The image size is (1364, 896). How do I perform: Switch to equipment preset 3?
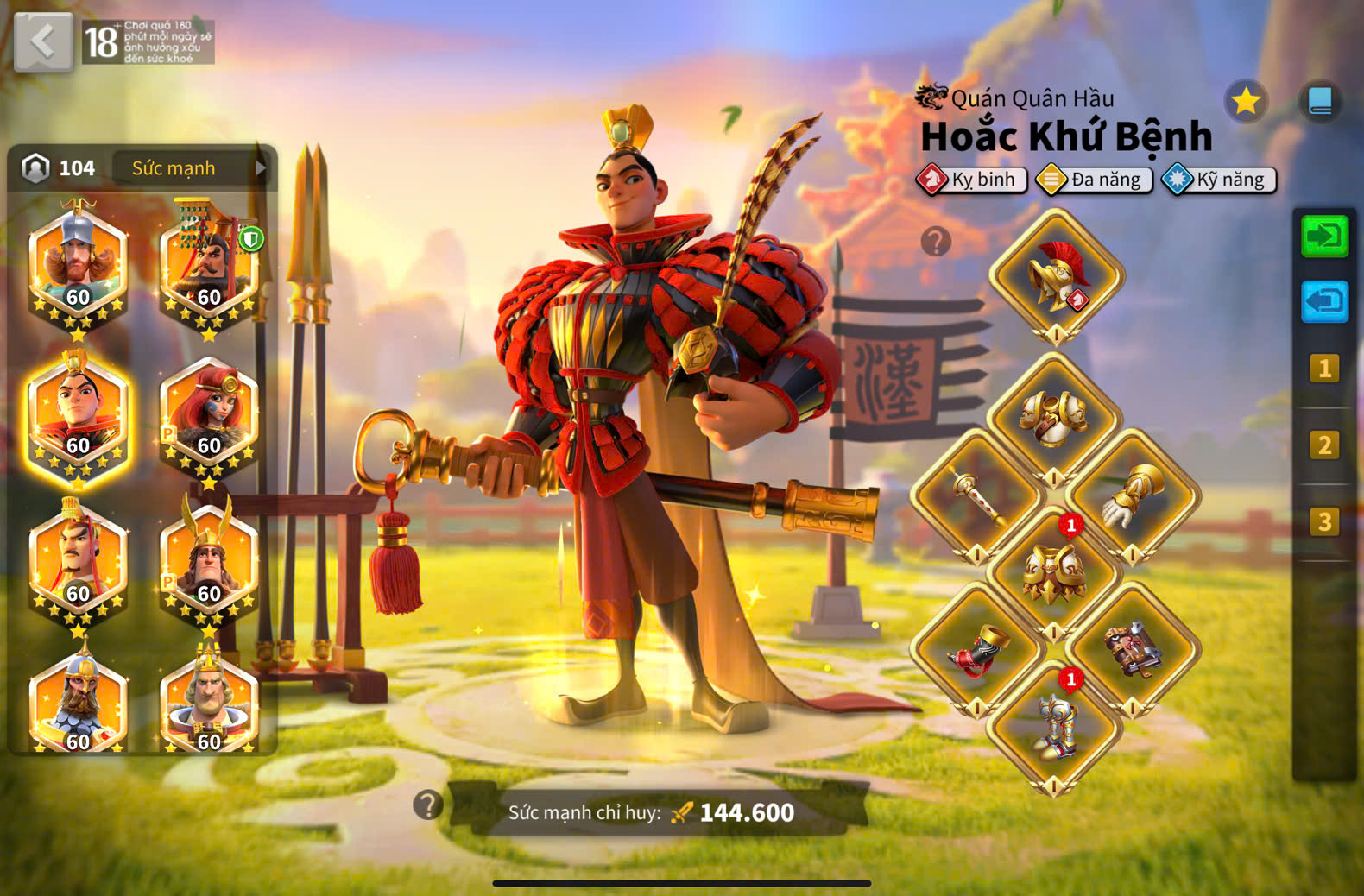(1324, 521)
